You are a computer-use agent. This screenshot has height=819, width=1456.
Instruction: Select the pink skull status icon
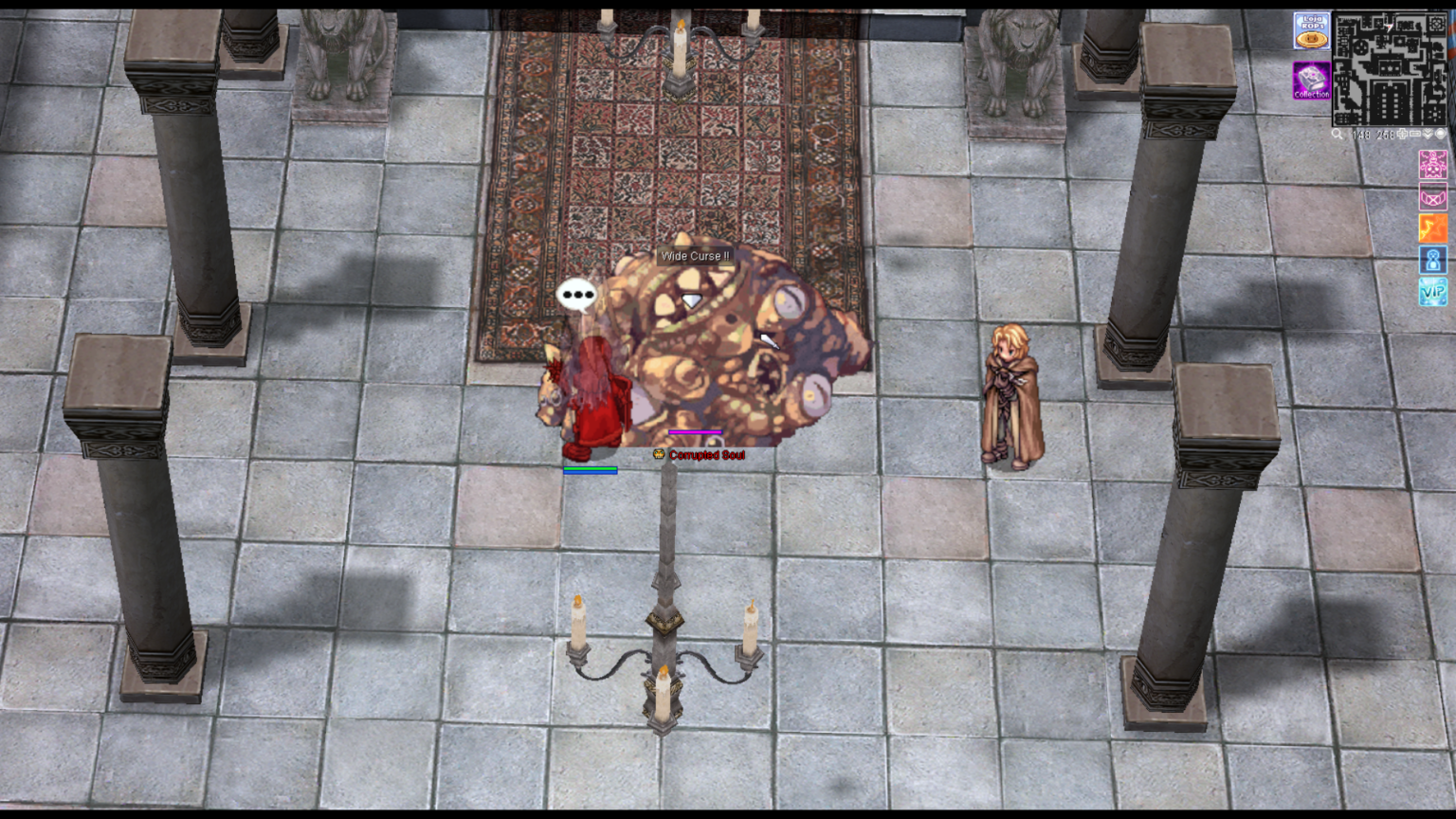pos(1432,165)
